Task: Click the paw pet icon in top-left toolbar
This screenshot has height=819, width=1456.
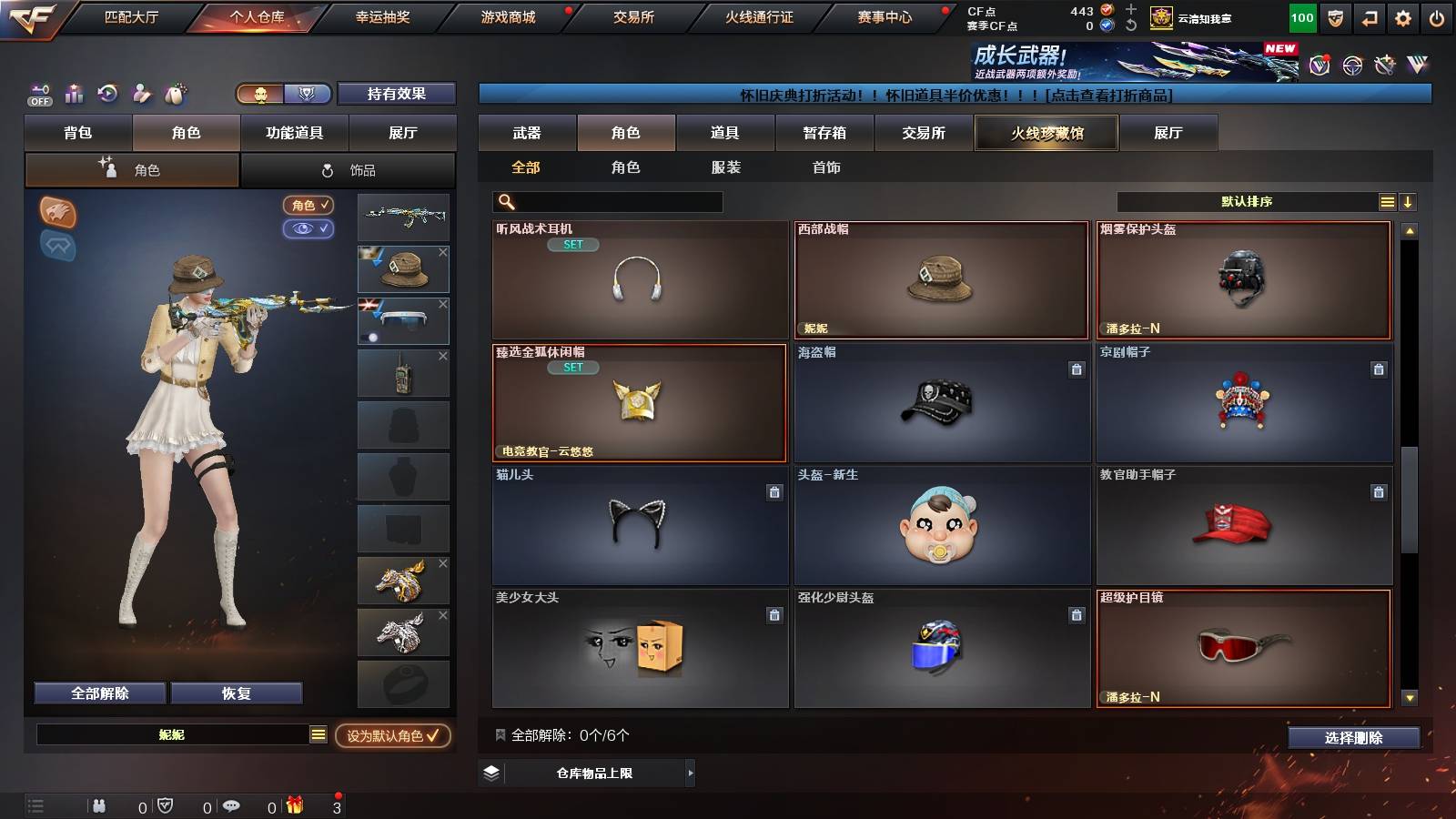Action: (176, 94)
